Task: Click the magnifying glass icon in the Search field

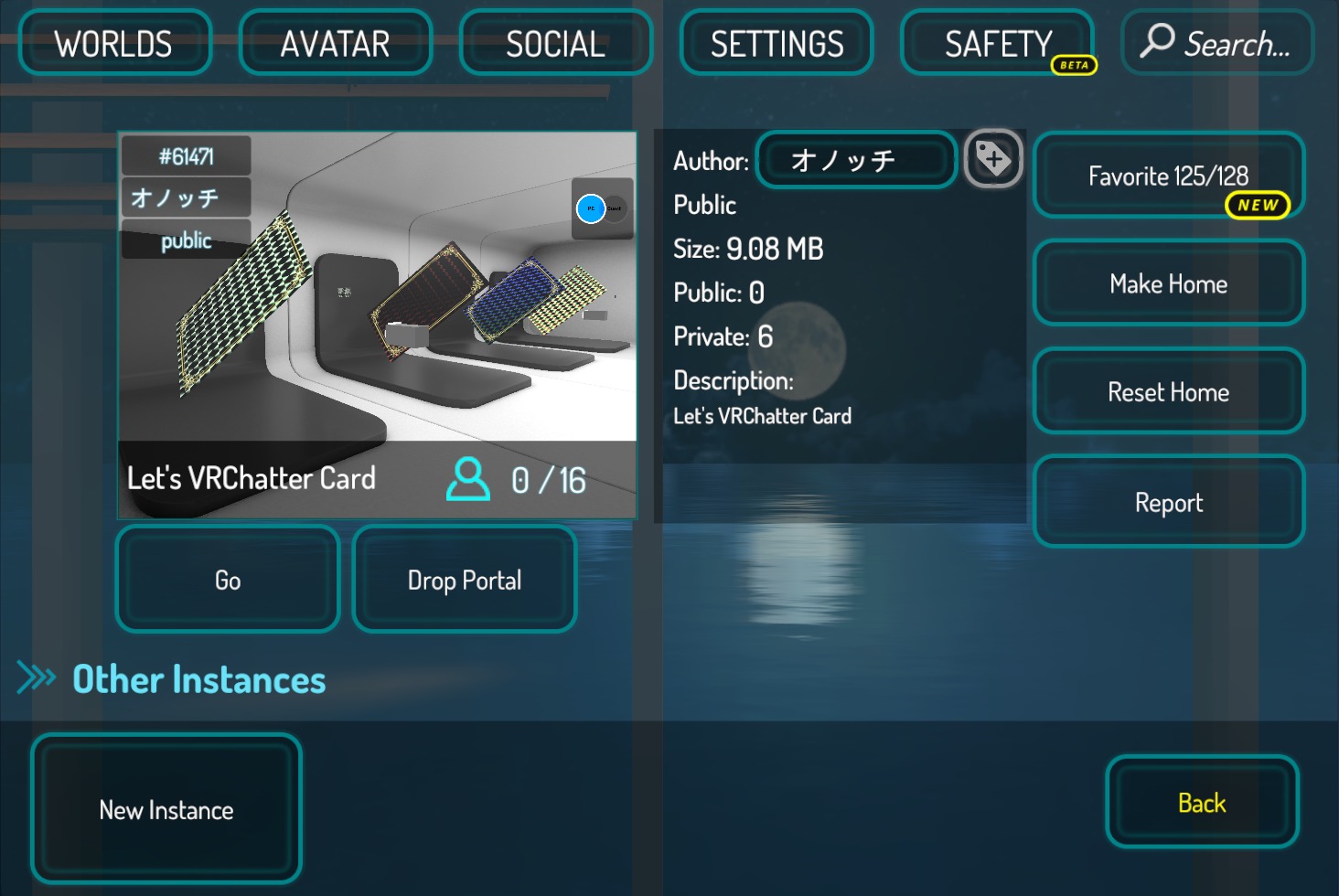Action: [x=1160, y=42]
